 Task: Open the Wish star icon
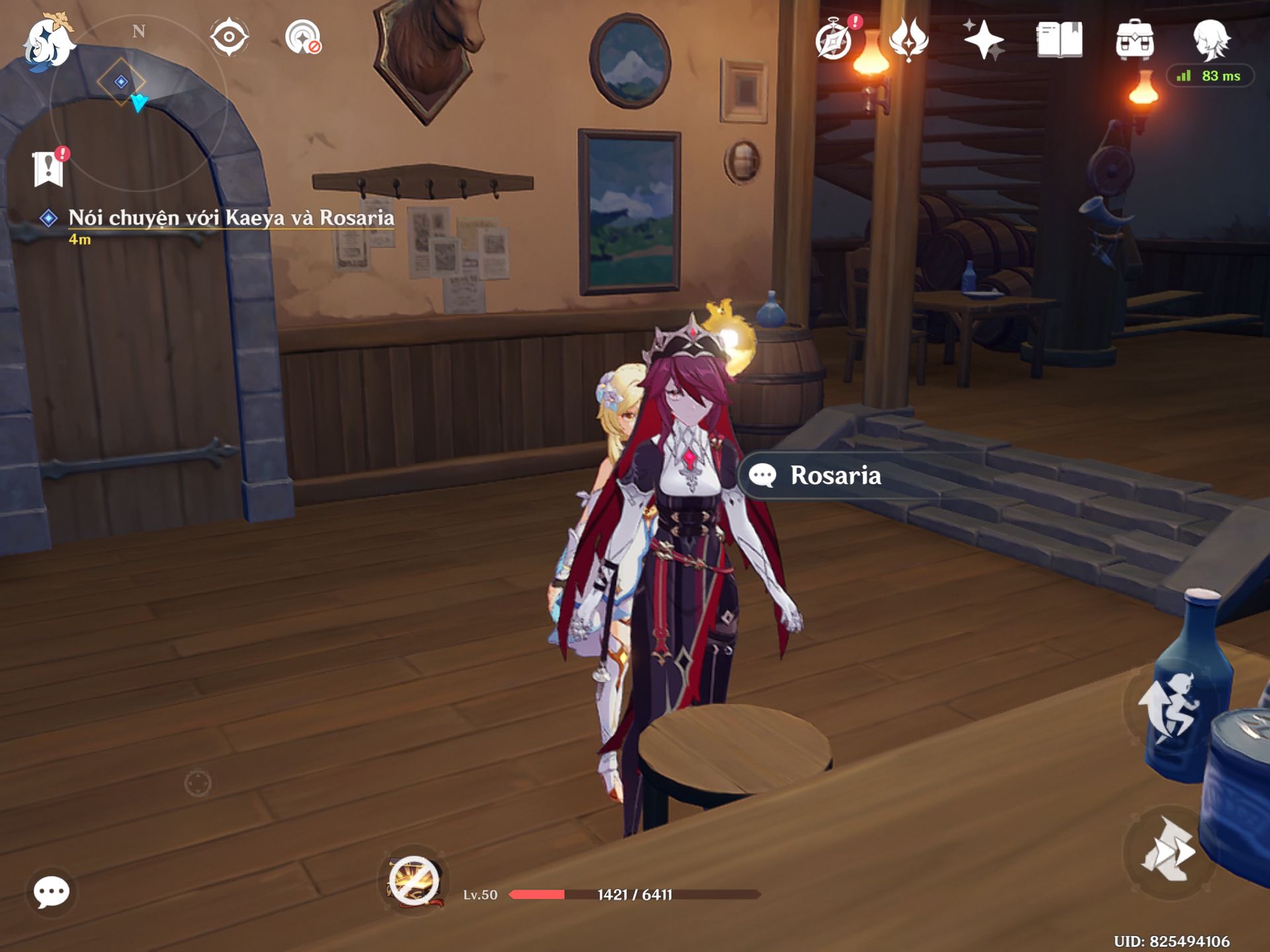coord(984,40)
